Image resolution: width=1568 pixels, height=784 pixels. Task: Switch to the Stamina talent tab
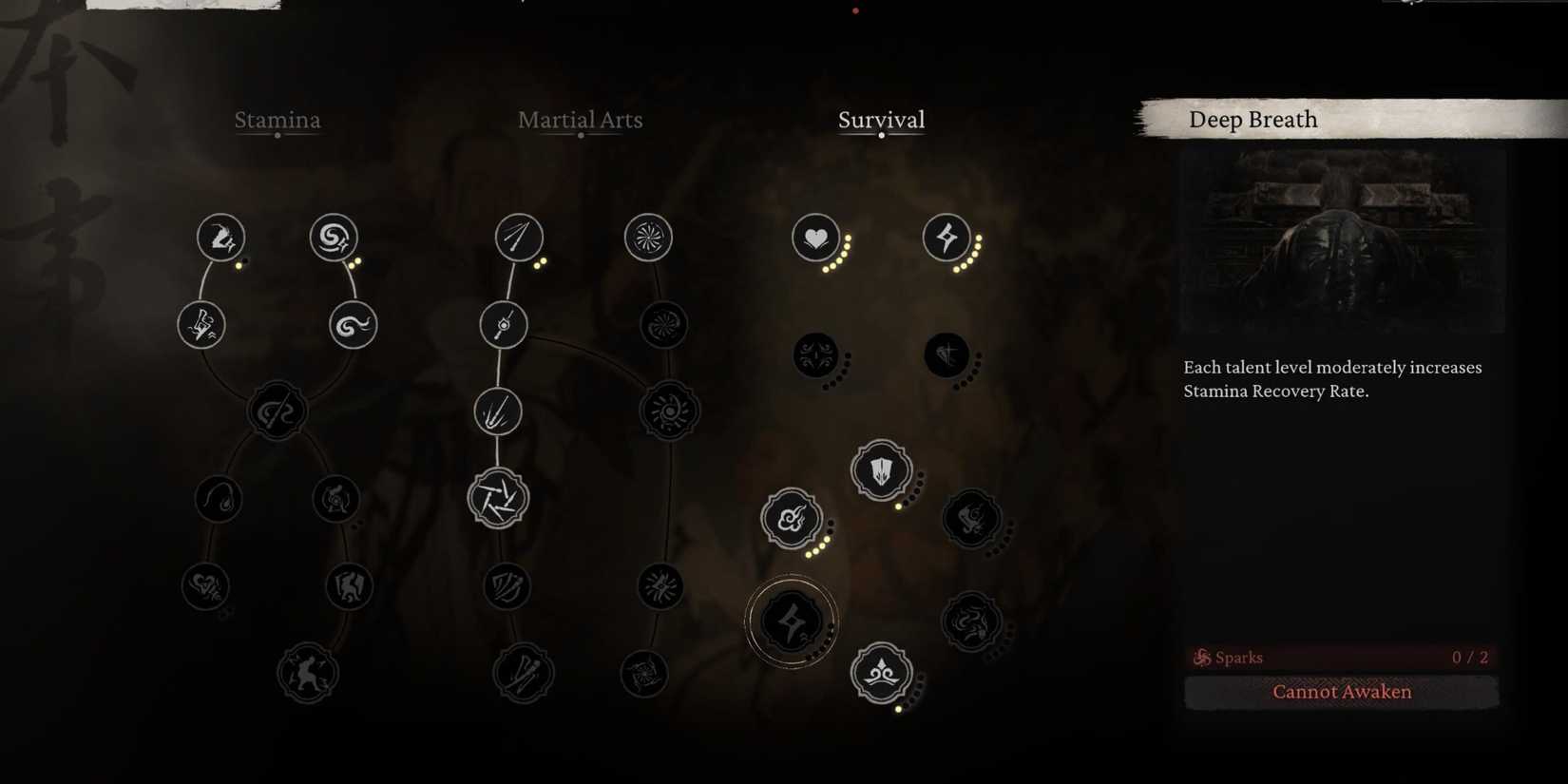tap(277, 121)
